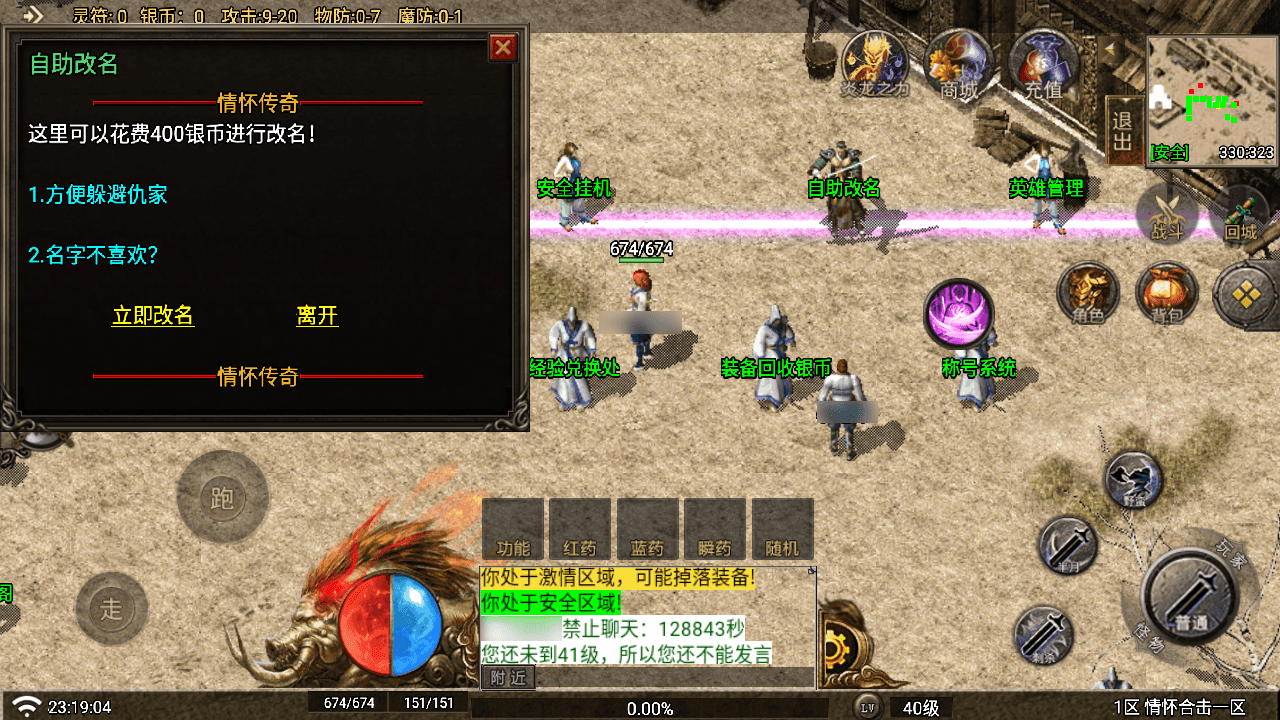
Task: Choose the 立即改名 option
Action: click(153, 316)
